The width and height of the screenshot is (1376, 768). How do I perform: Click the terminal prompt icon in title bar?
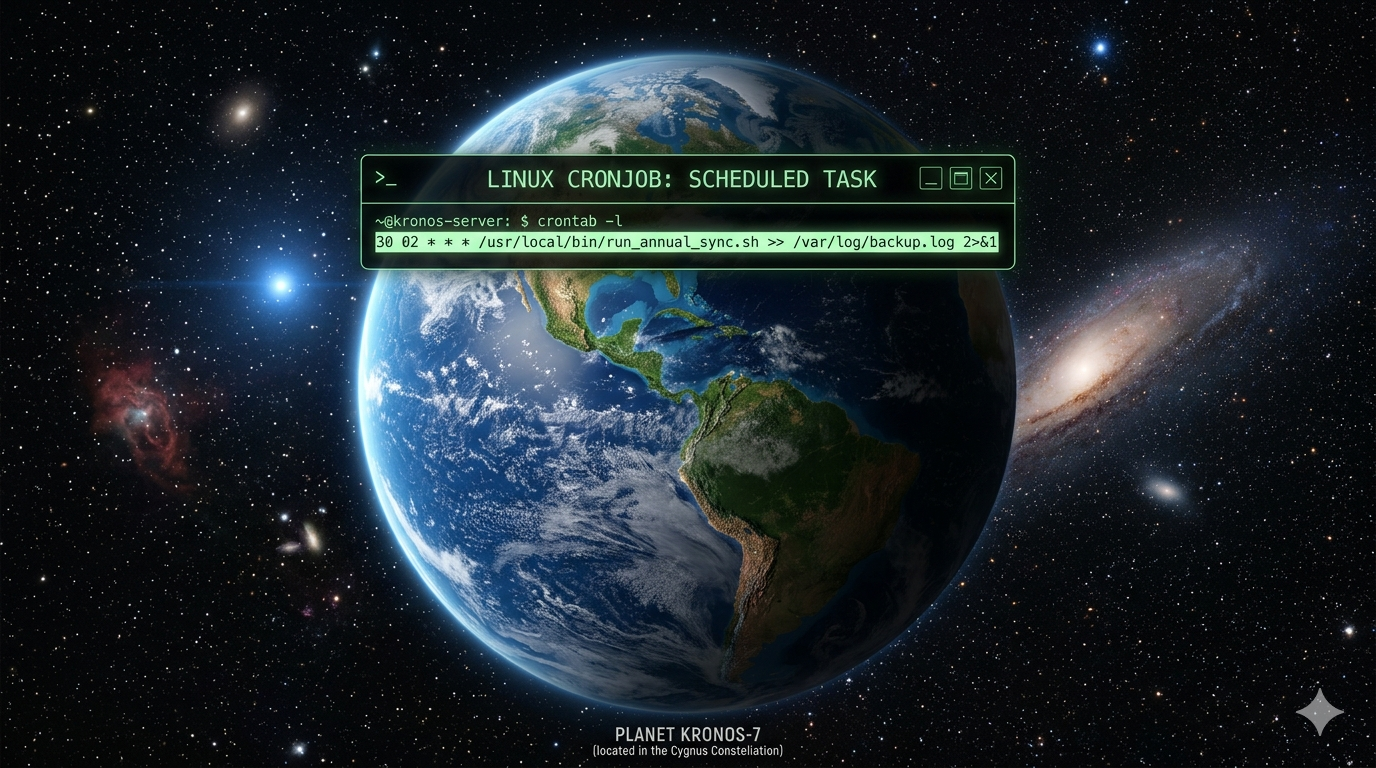click(385, 178)
